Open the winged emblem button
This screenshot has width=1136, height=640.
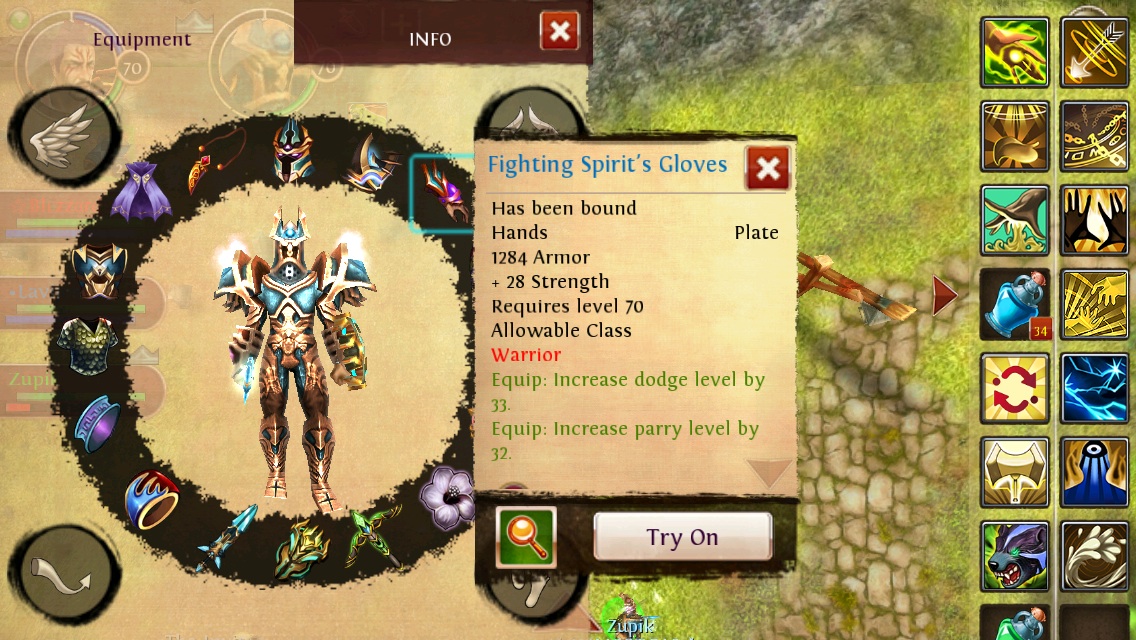tap(64, 137)
